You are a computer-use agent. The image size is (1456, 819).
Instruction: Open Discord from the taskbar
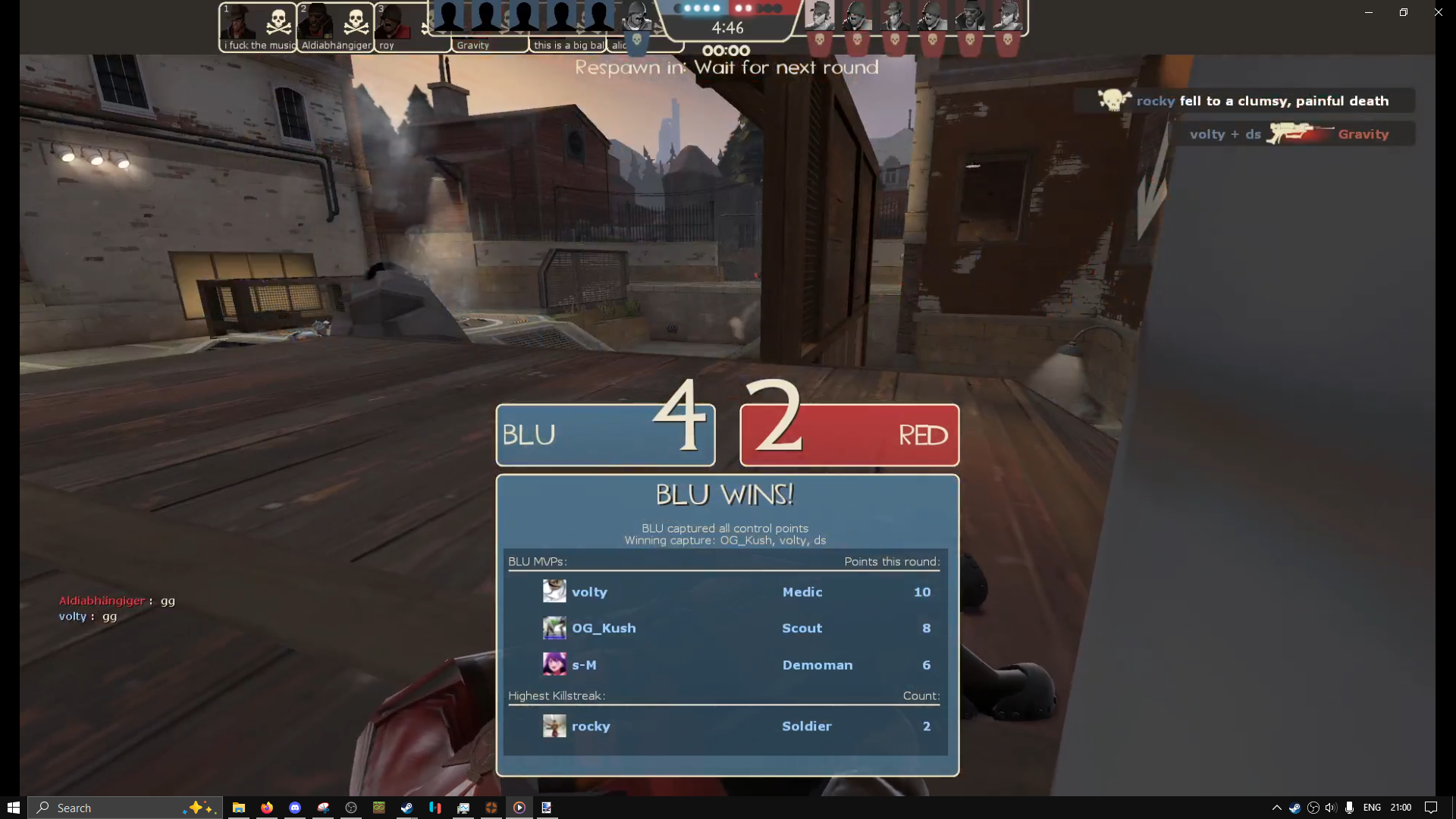295,808
